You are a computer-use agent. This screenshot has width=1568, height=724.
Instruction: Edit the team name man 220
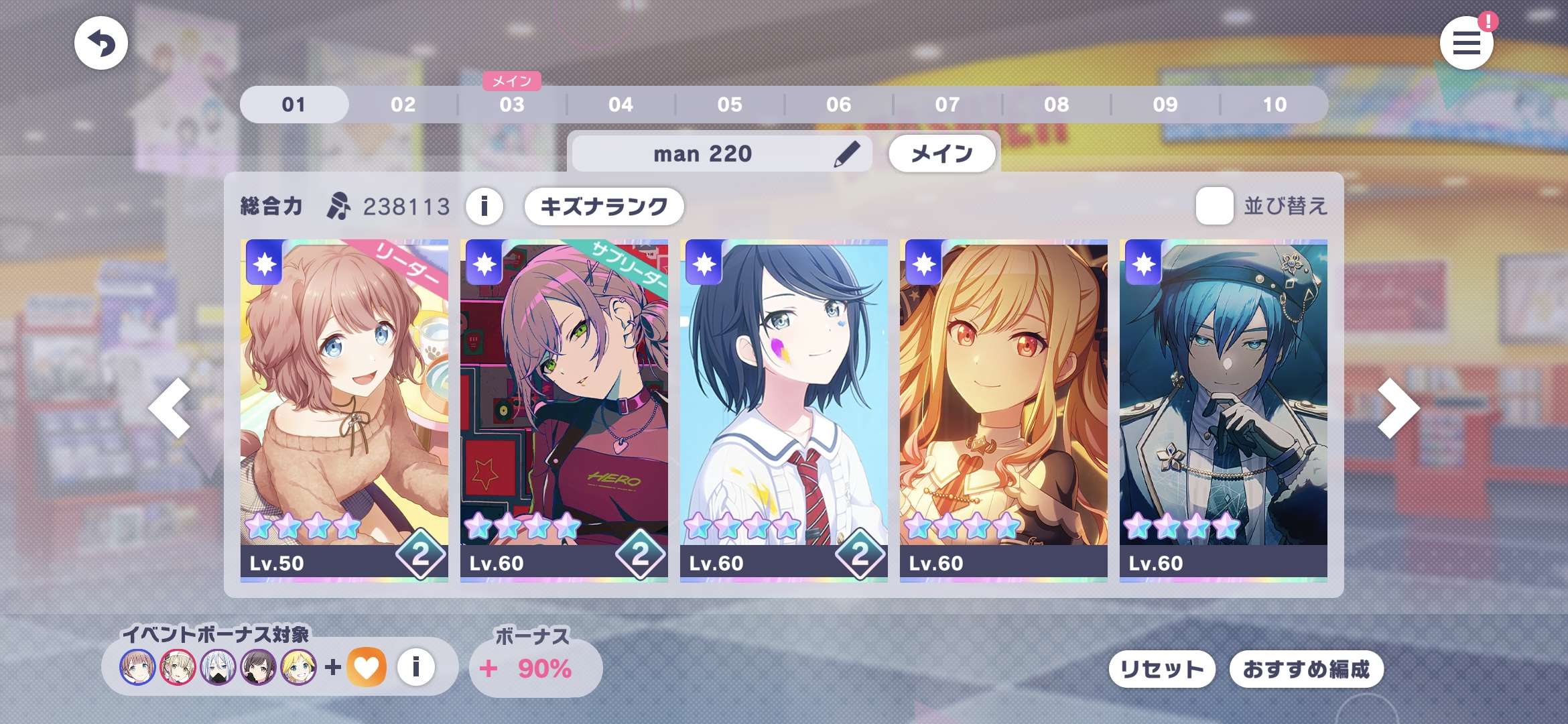pyautogui.click(x=847, y=154)
